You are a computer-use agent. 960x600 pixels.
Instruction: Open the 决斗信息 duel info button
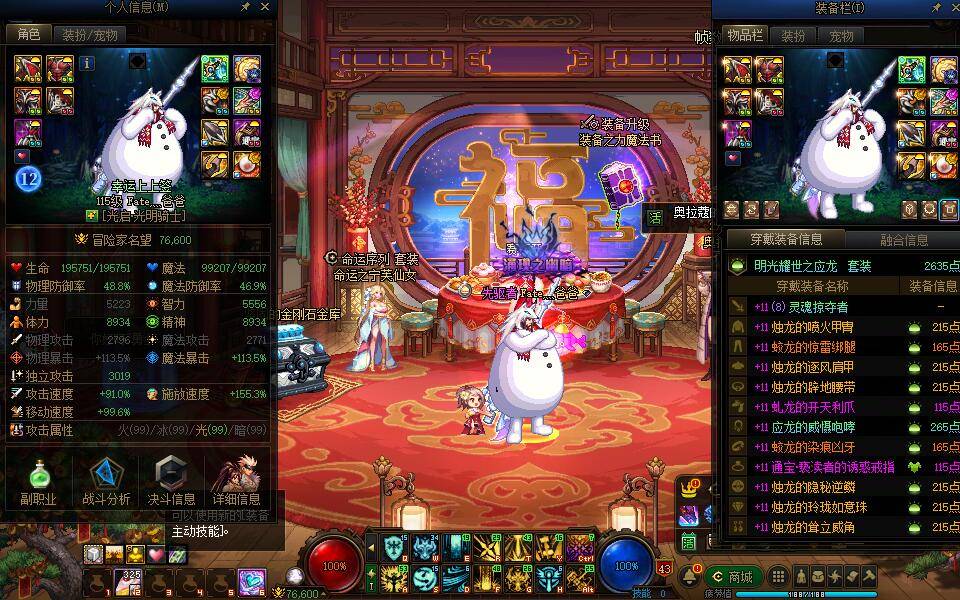coord(171,481)
